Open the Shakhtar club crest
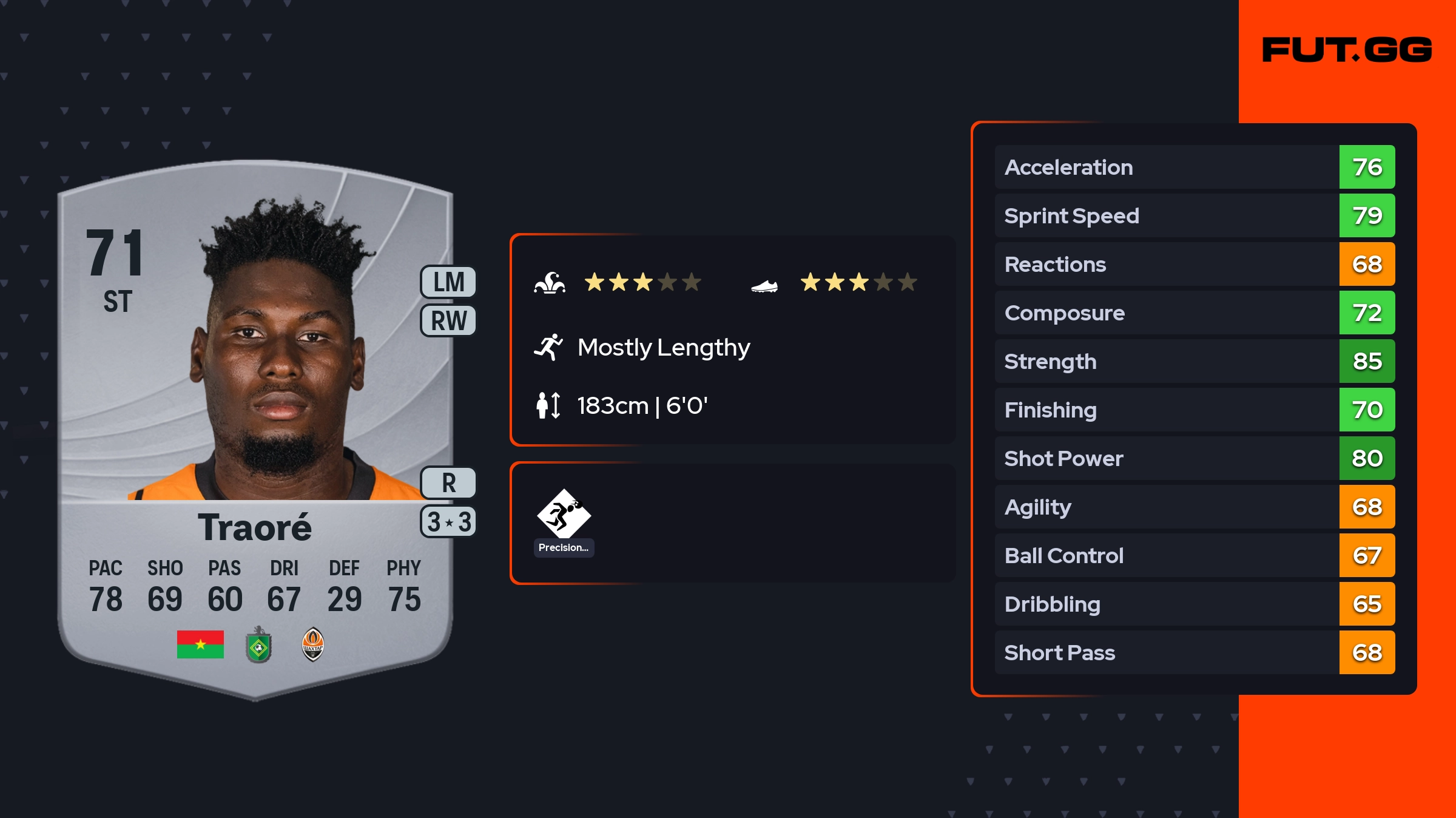Viewport: 1456px width, 818px height. (312, 644)
